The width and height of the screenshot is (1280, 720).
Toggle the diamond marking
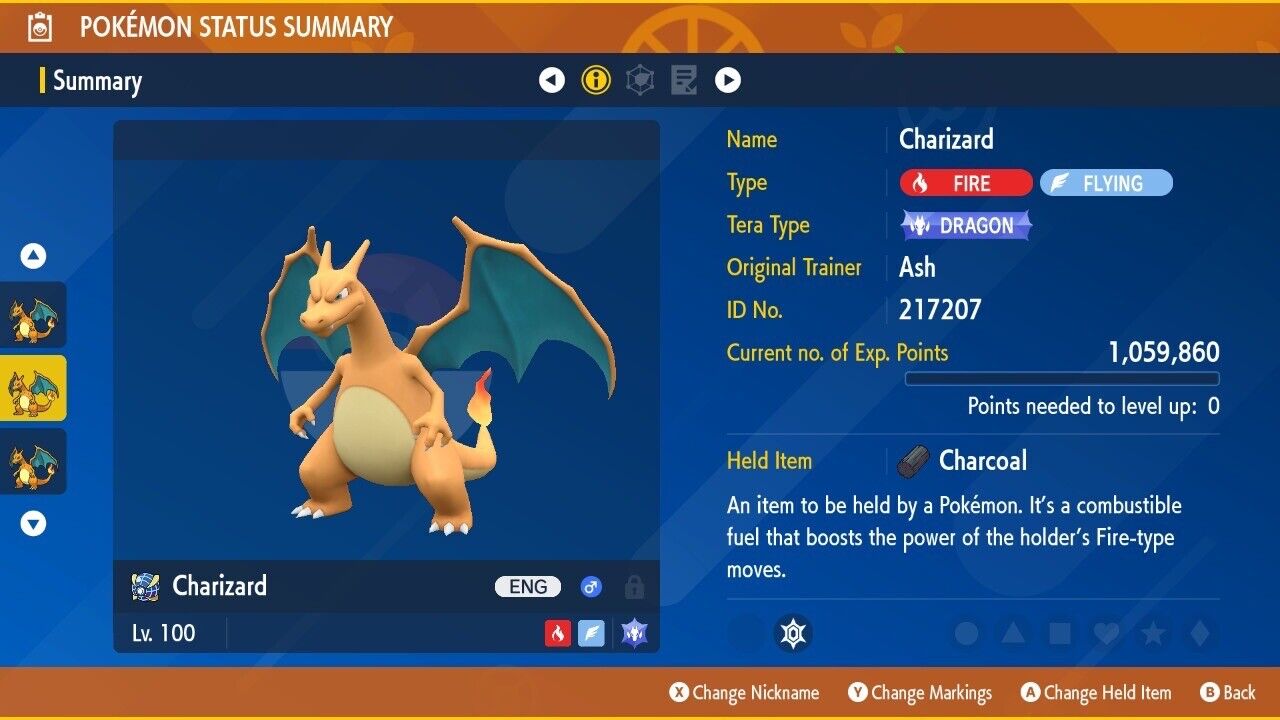[x=1198, y=633]
